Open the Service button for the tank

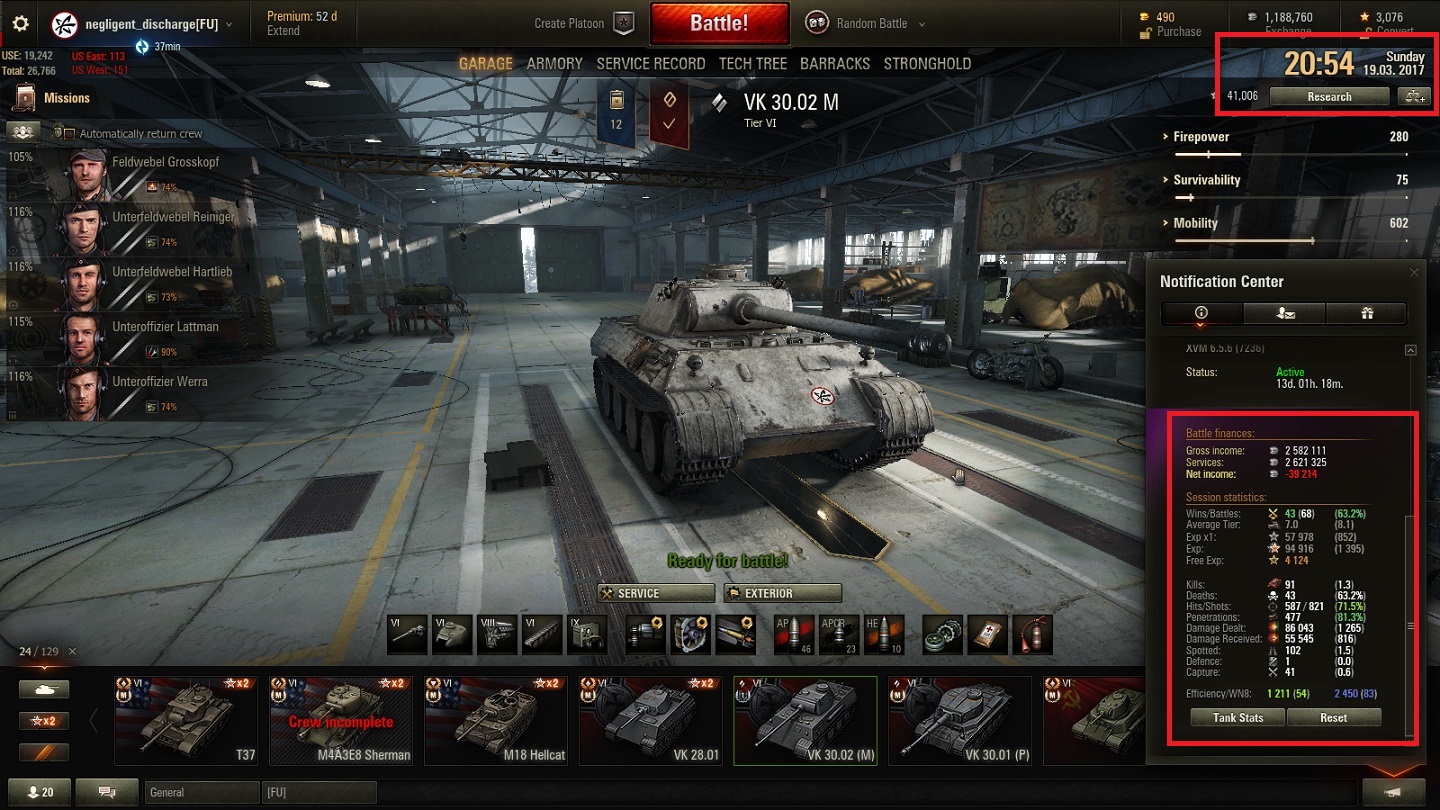655,593
